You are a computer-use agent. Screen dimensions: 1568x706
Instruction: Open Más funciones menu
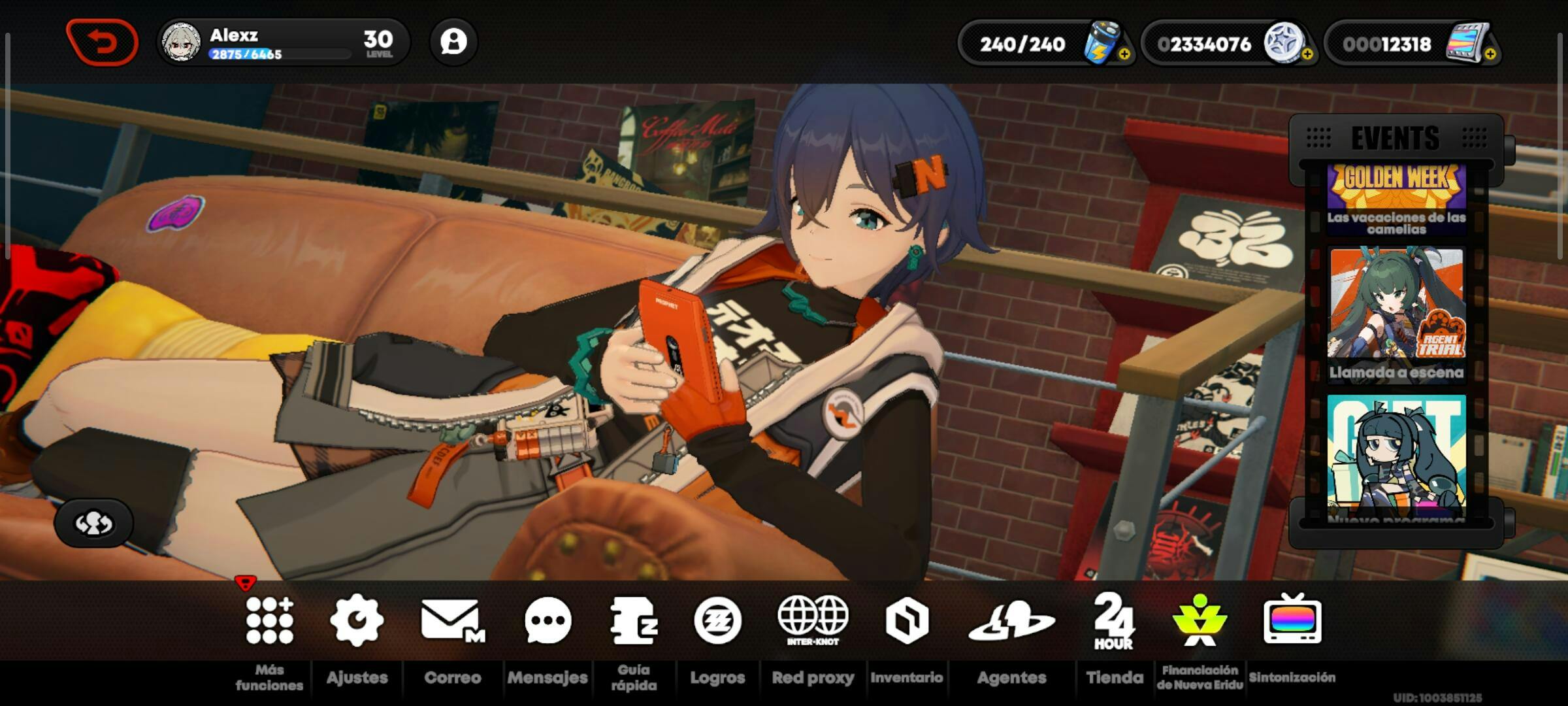tap(269, 620)
